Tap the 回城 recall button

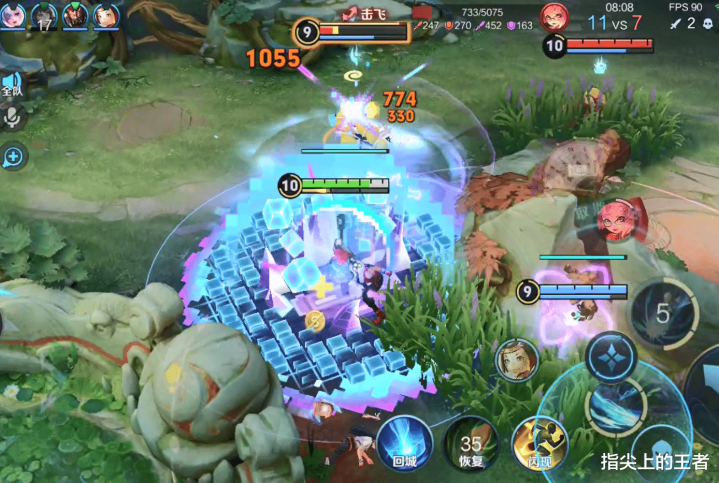coord(404,442)
